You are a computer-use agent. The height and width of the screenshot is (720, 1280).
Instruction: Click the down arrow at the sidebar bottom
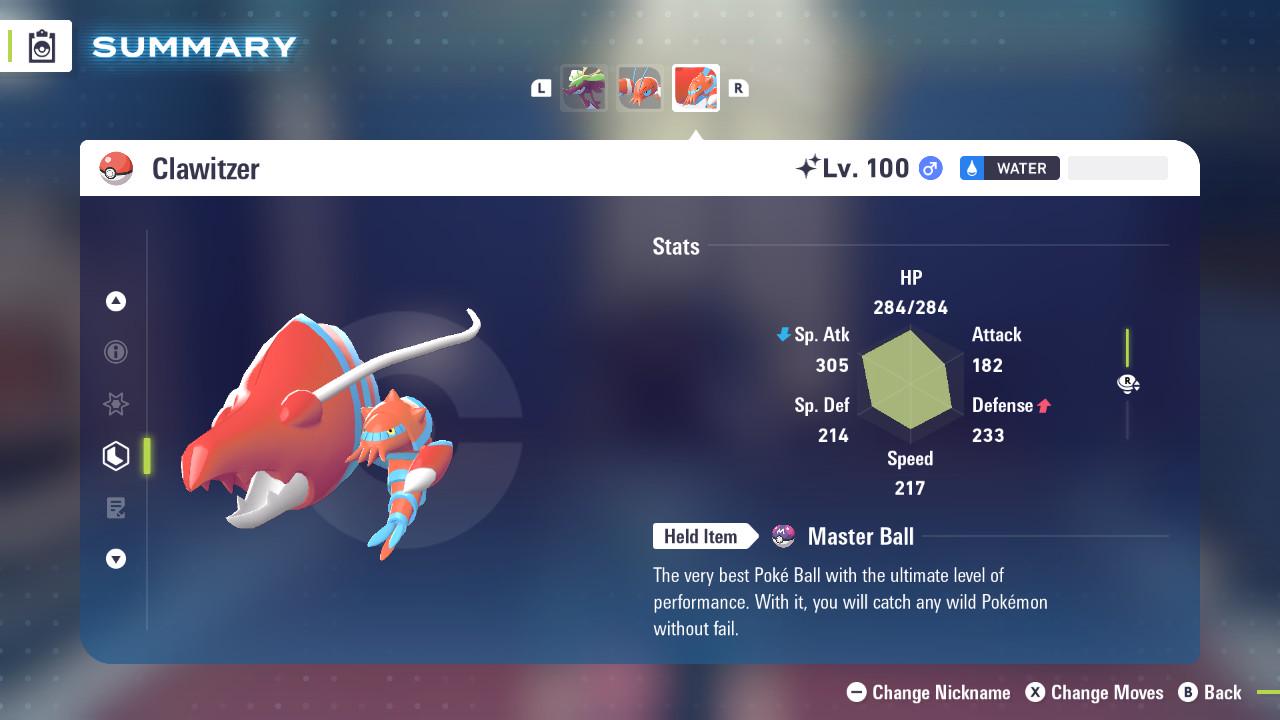click(x=116, y=559)
